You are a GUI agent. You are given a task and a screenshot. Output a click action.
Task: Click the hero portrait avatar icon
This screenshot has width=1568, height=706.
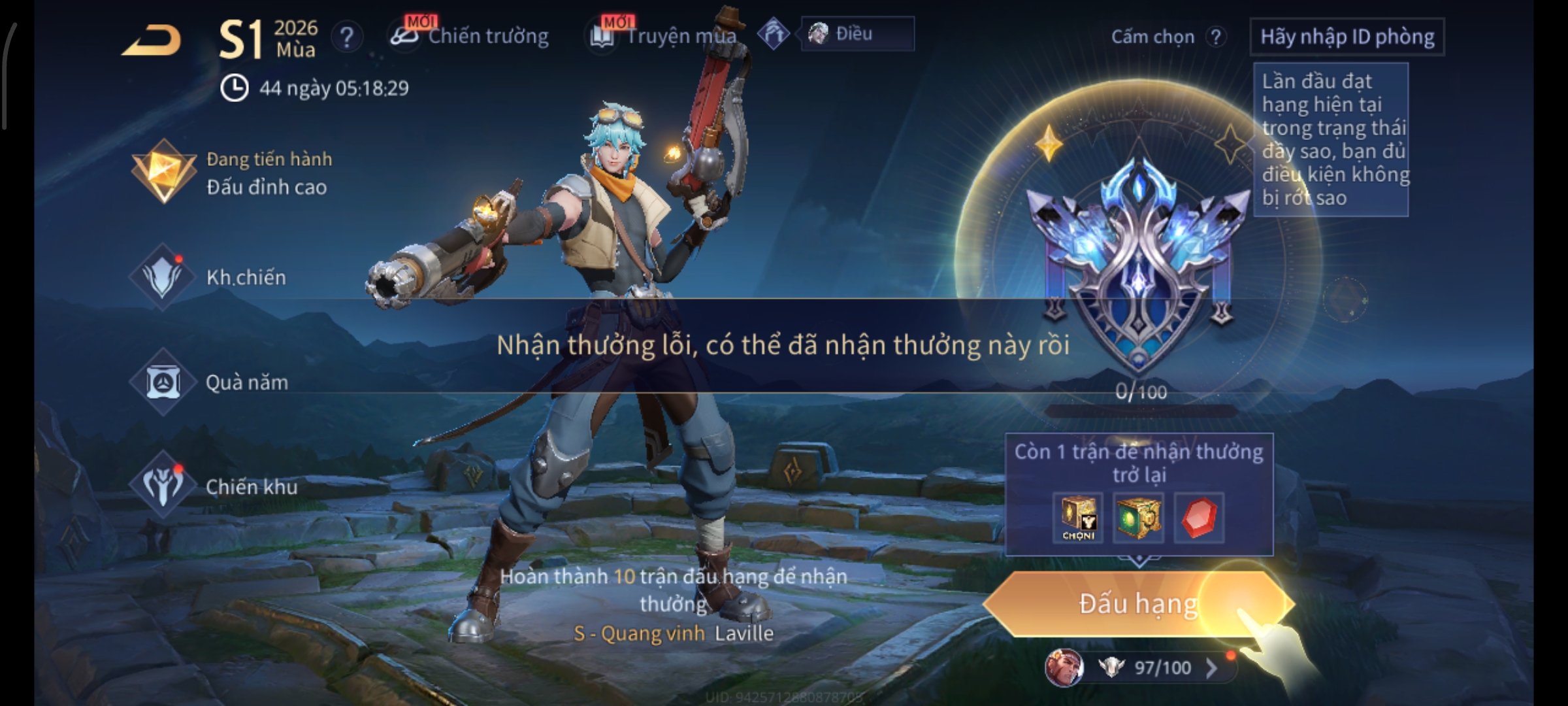tap(1064, 667)
